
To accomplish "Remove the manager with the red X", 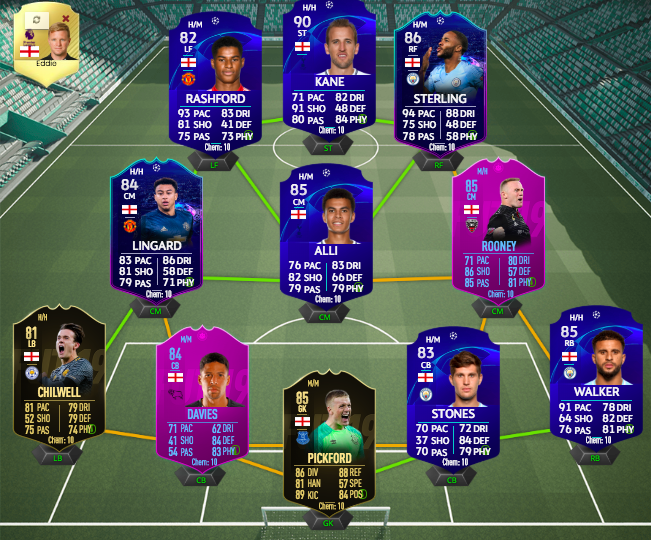I will [x=65, y=19].
